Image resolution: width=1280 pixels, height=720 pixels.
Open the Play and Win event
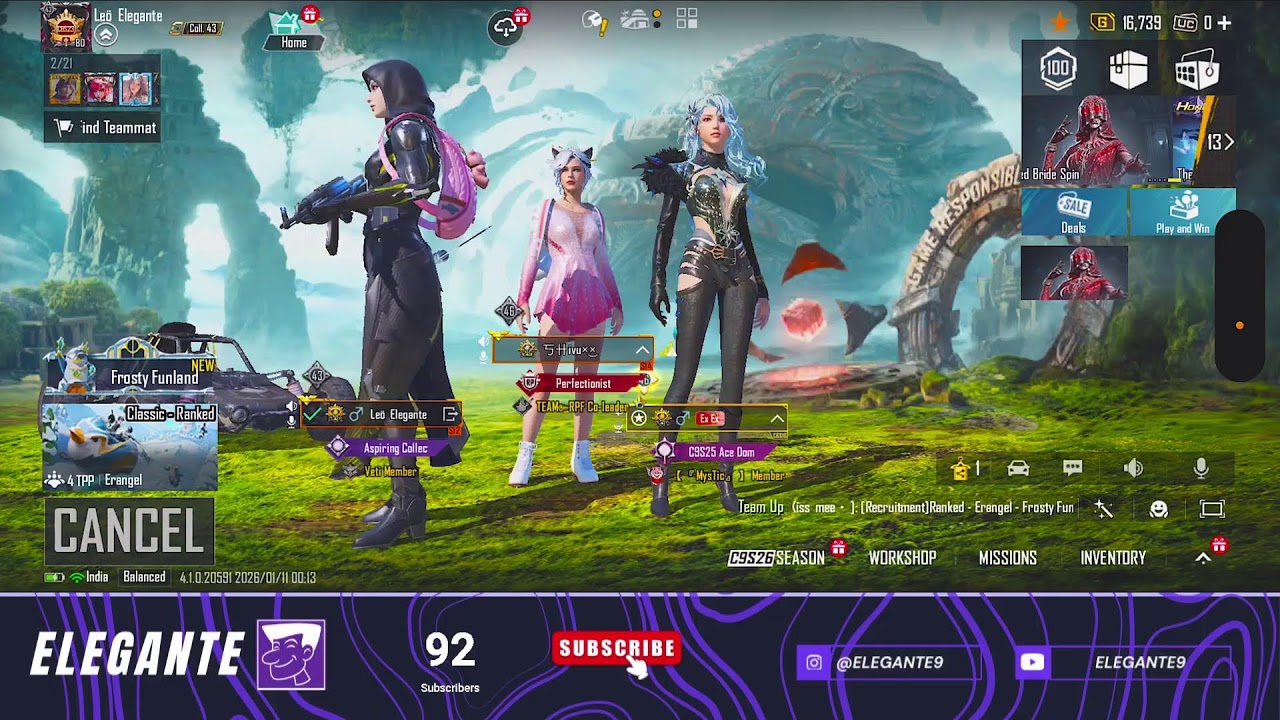[x=1182, y=211]
